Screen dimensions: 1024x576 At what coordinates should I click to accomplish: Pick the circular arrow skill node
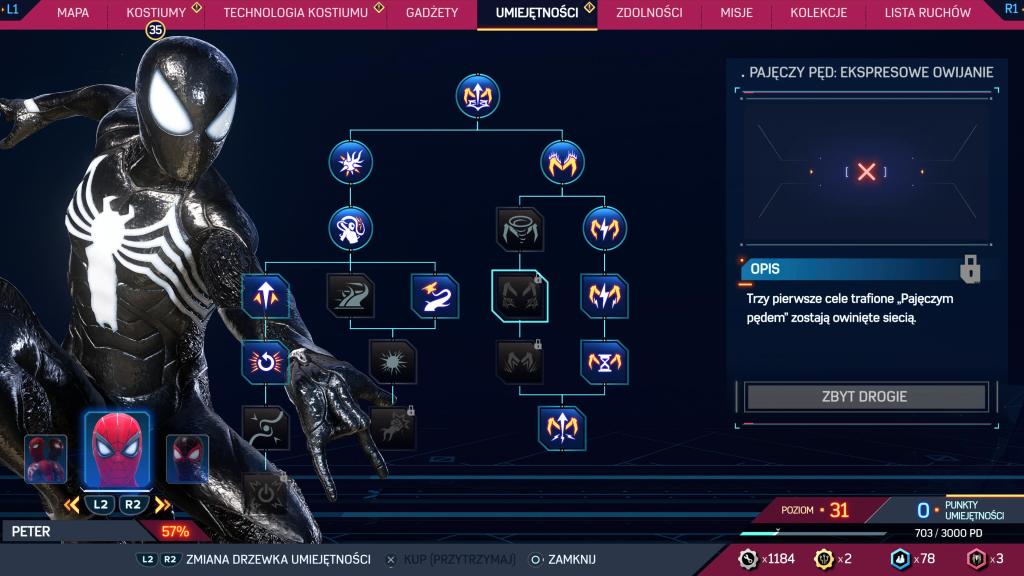click(265, 362)
